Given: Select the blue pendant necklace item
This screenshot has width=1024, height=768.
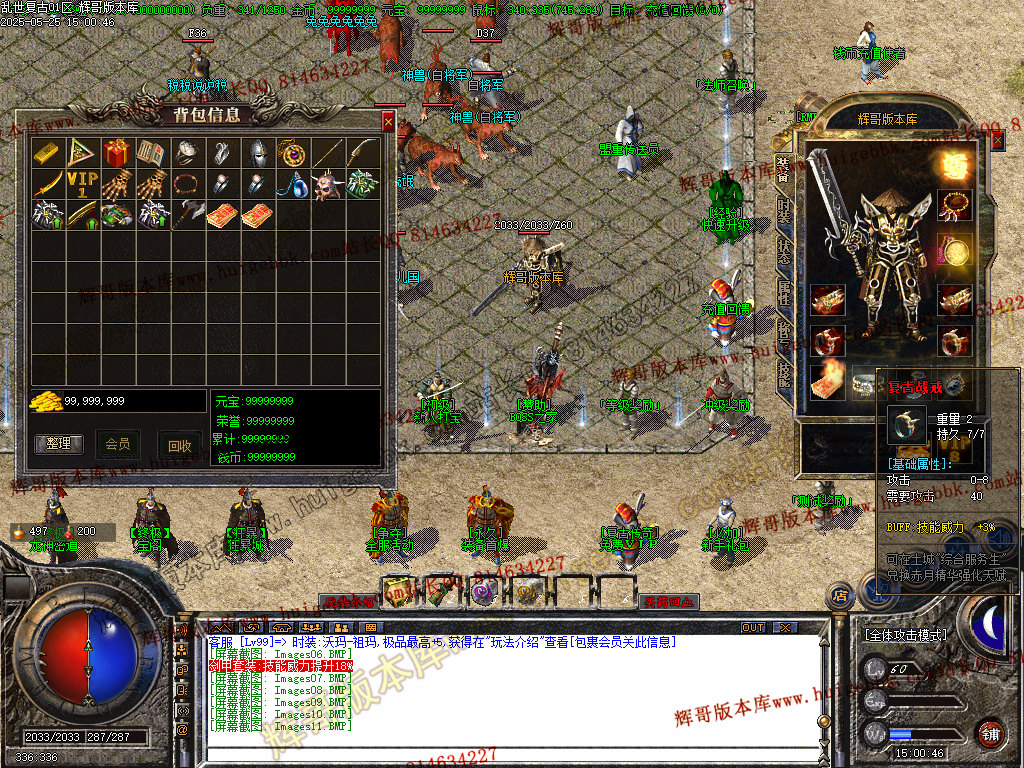Looking at the screenshot, I should point(292,185).
